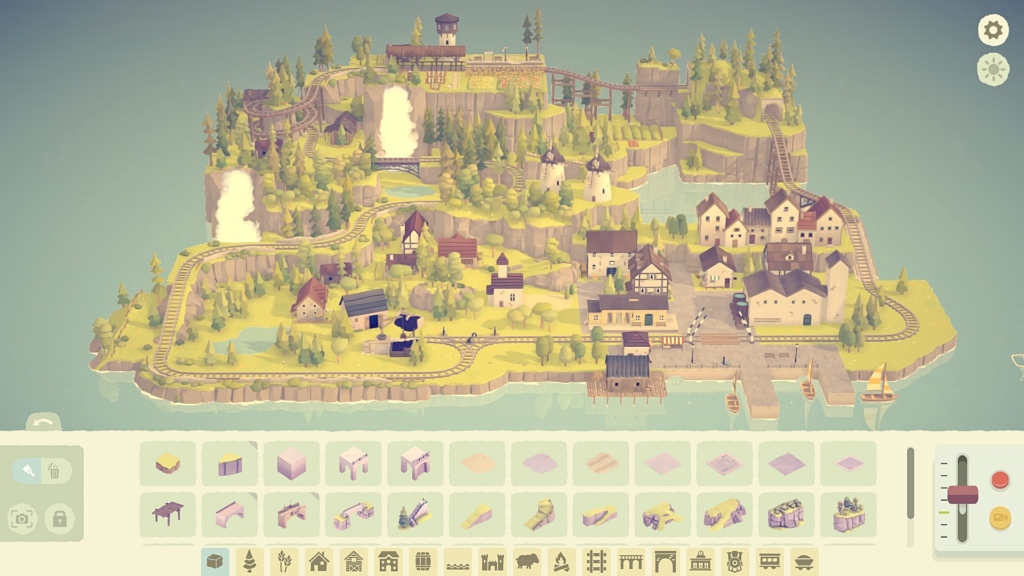
Task: Take a screenshot with the camera button
Action: pos(23,518)
